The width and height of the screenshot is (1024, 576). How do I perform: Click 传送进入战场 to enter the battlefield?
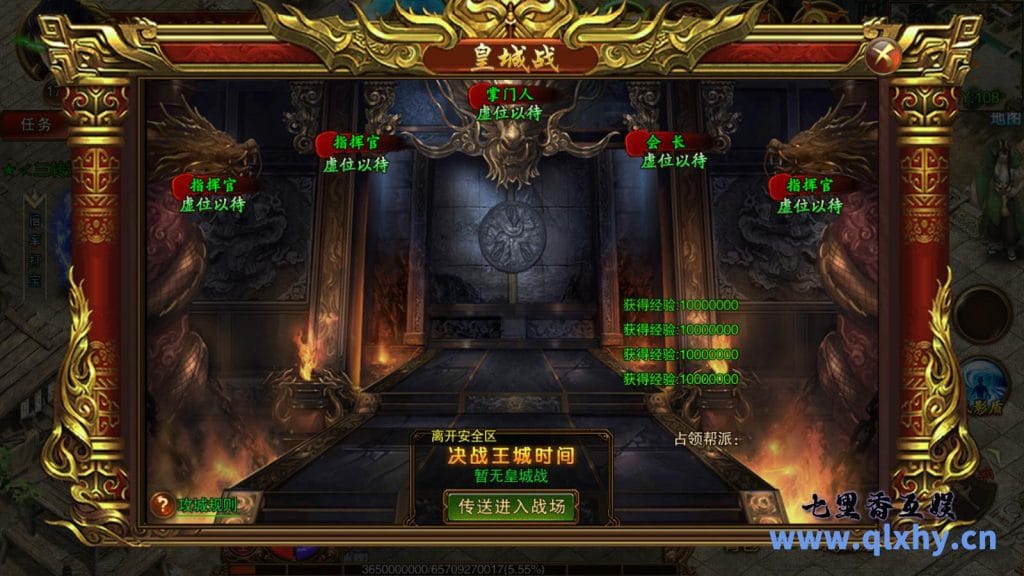(510, 506)
